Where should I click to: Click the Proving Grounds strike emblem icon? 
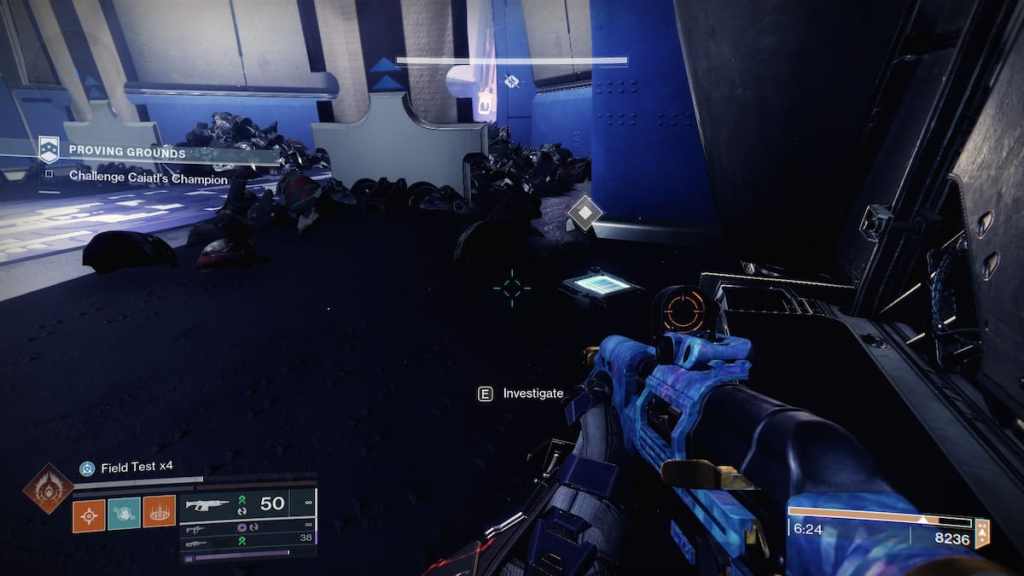pyautogui.click(x=48, y=151)
